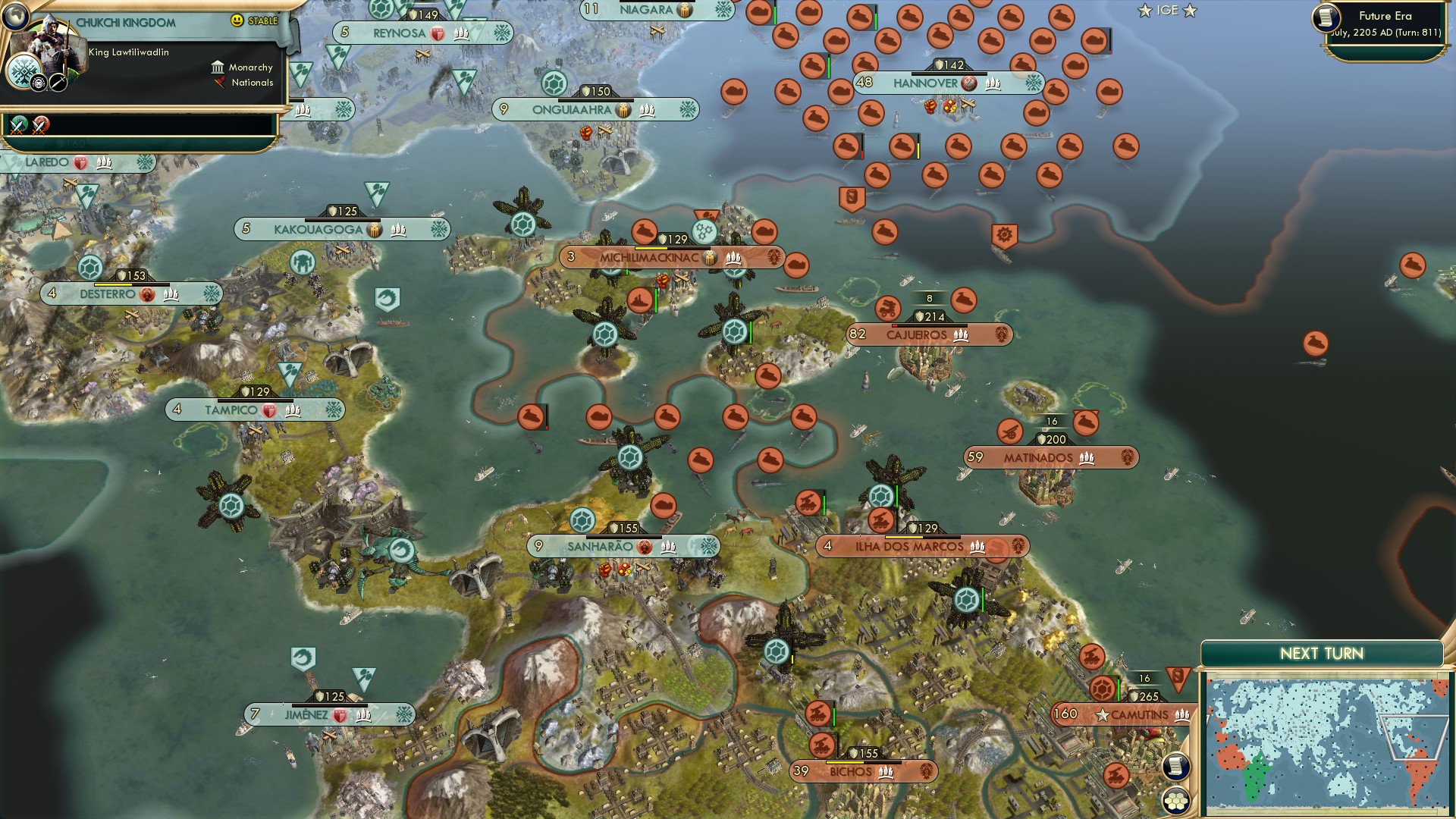Toggle the hex grid overlay button
This screenshot has height=819, width=1456.
click(1176, 799)
